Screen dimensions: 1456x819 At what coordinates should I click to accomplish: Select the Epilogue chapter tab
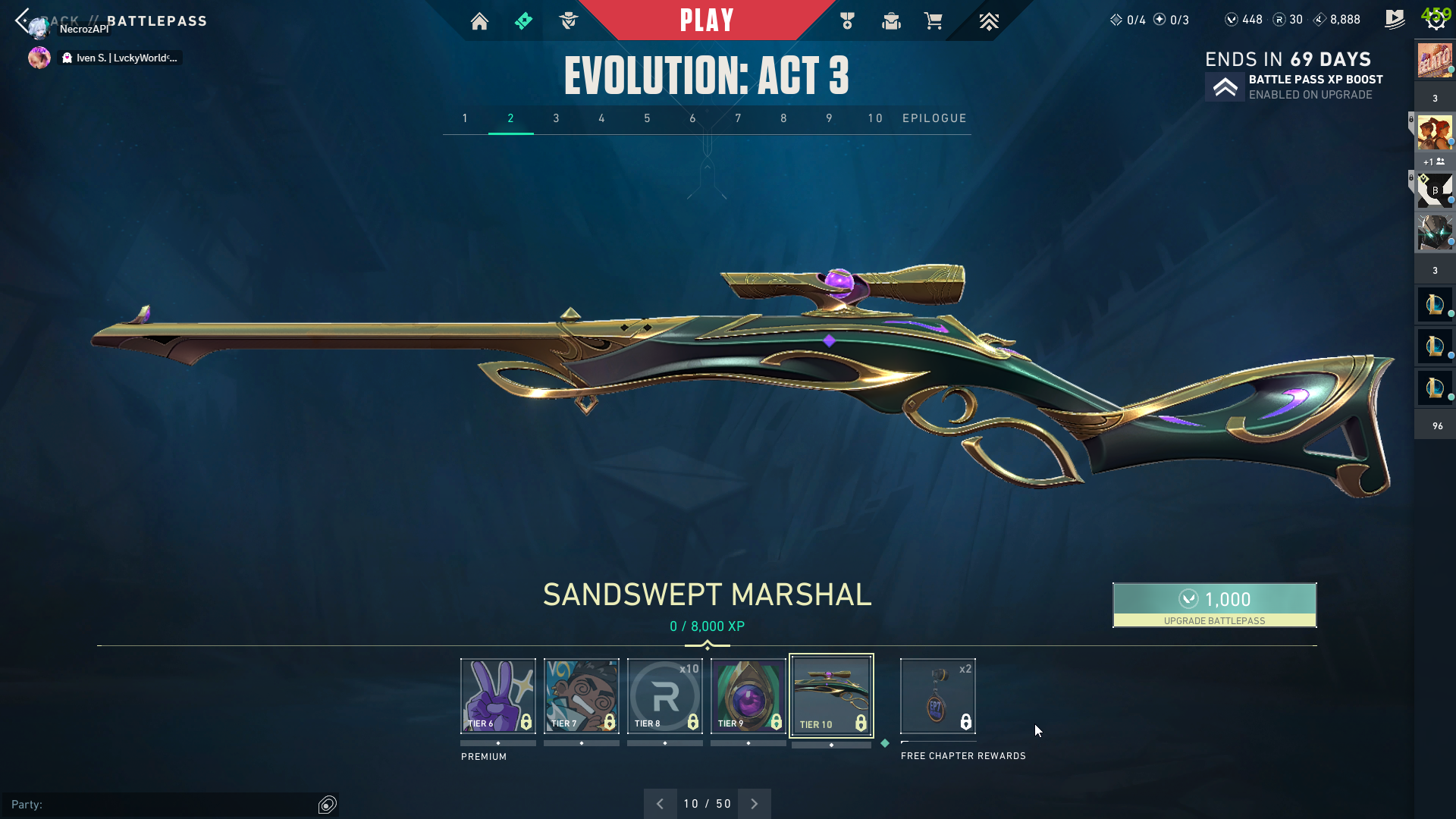tap(934, 118)
